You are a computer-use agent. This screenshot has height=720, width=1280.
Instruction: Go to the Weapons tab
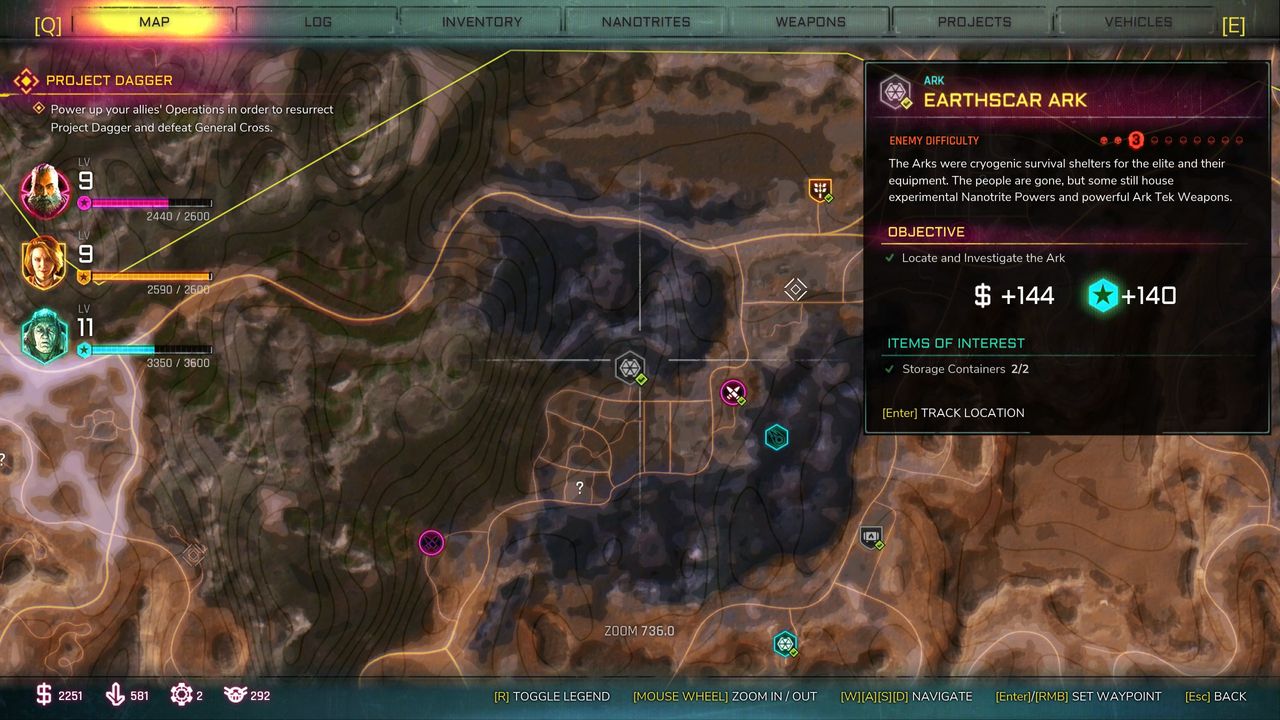tap(810, 22)
